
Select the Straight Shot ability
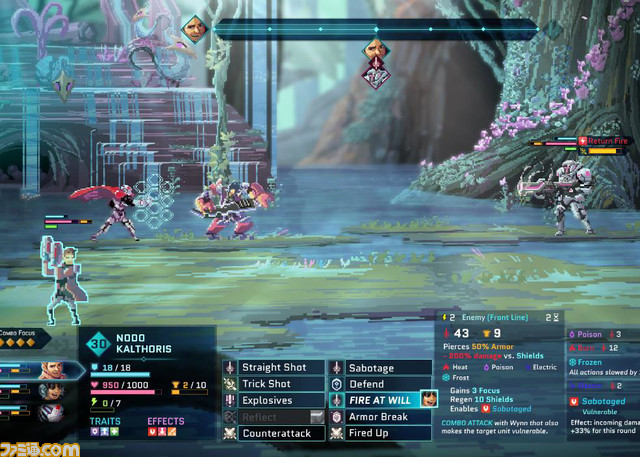coord(274,368)
